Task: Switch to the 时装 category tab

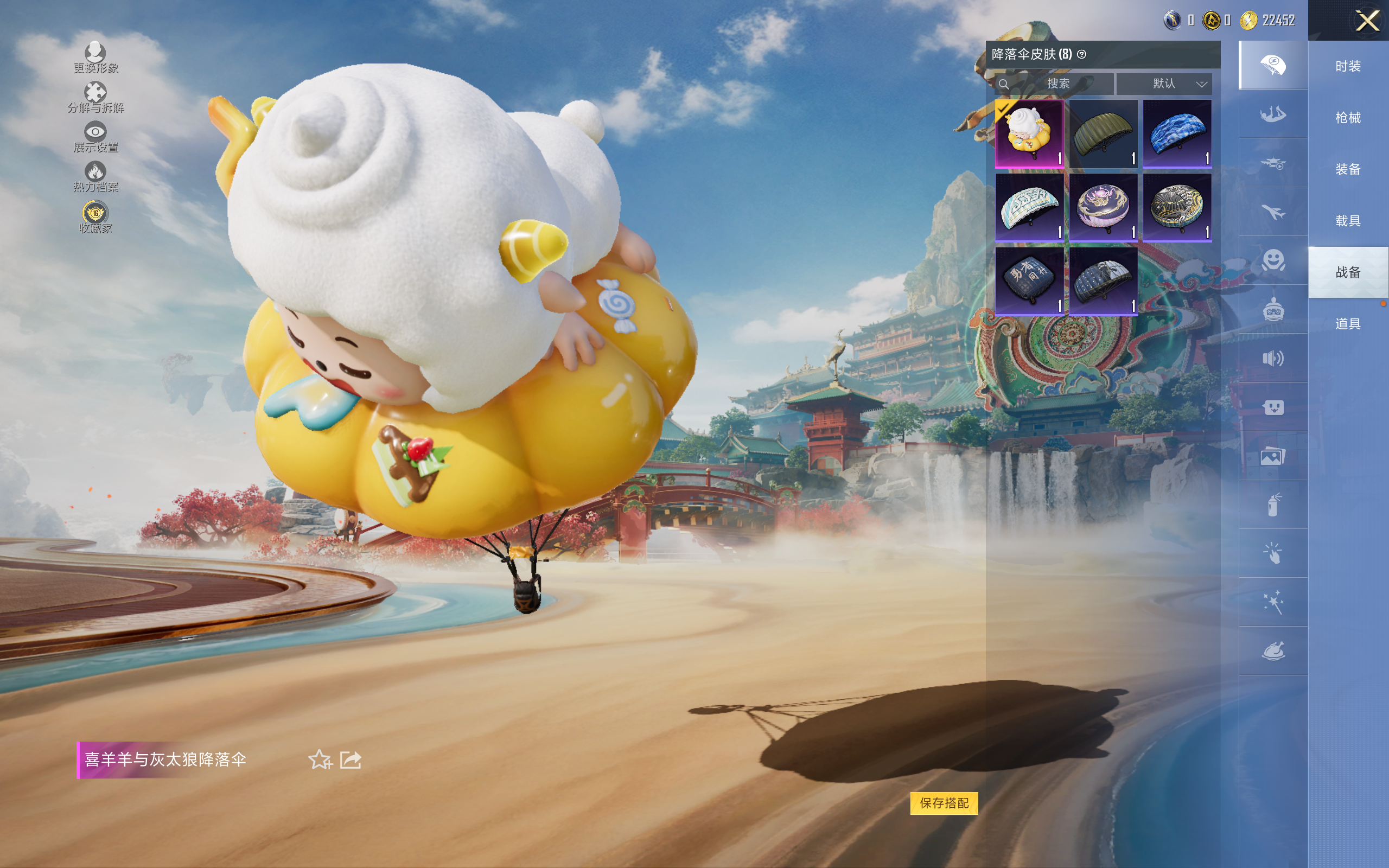Action: click(1348, 66)
